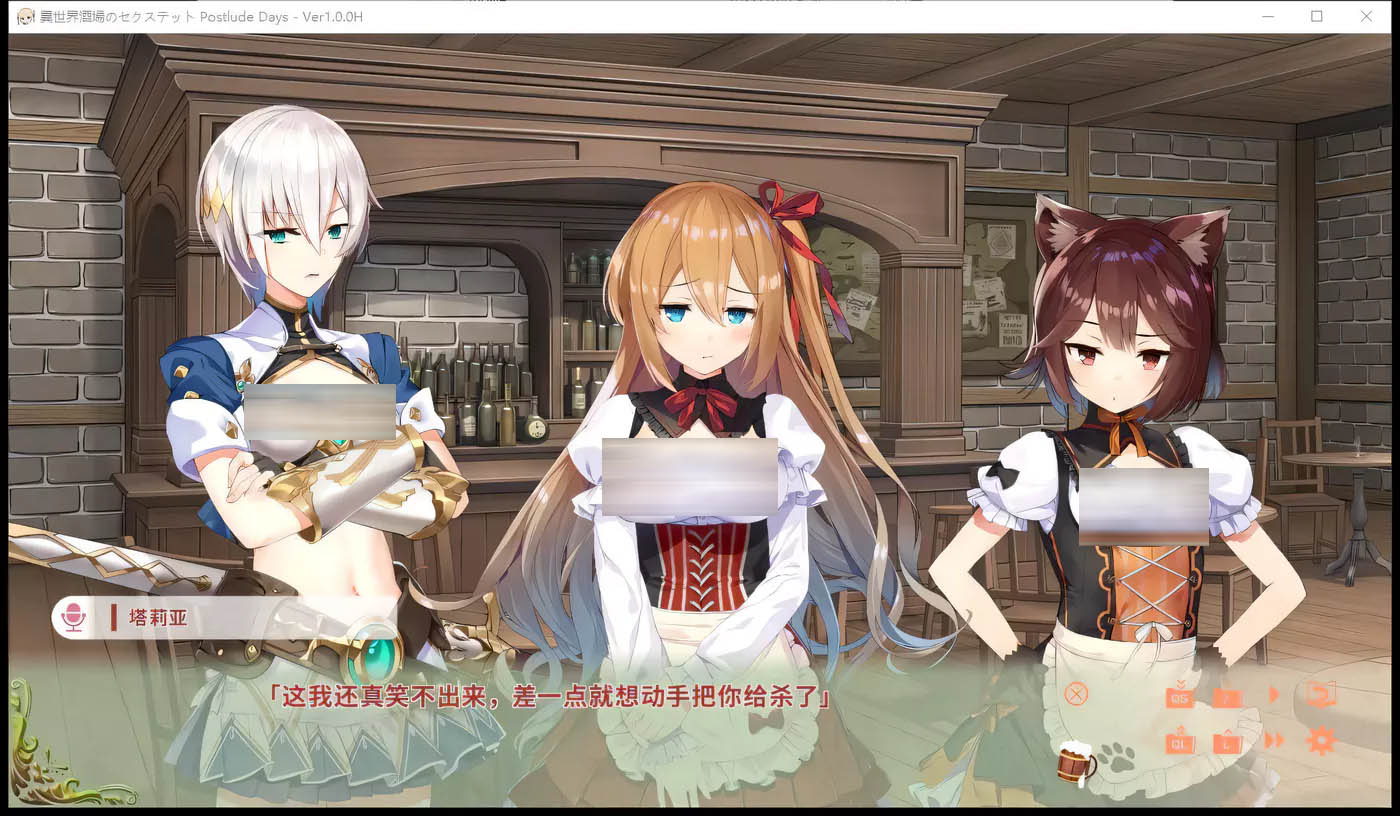Open the QL quick load folder
This screenshot has width=1400, height=816.
coord(1180,742)
